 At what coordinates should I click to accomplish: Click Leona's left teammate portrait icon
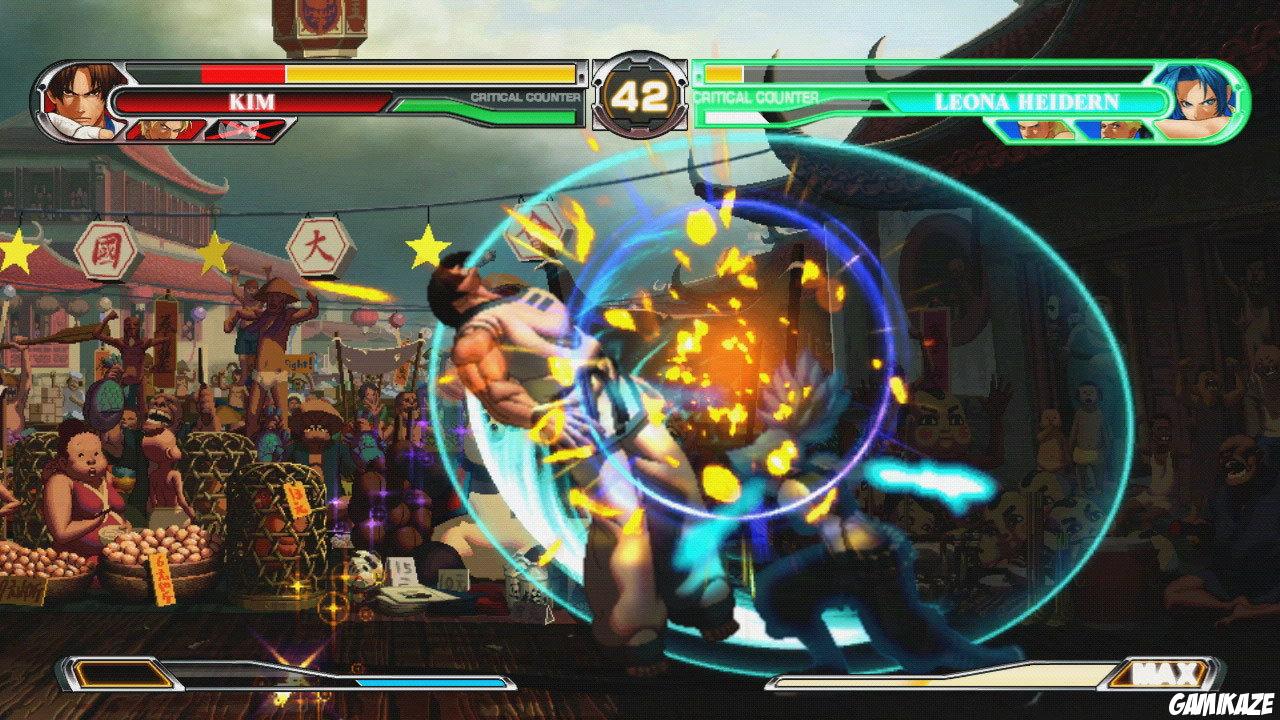1035,127
